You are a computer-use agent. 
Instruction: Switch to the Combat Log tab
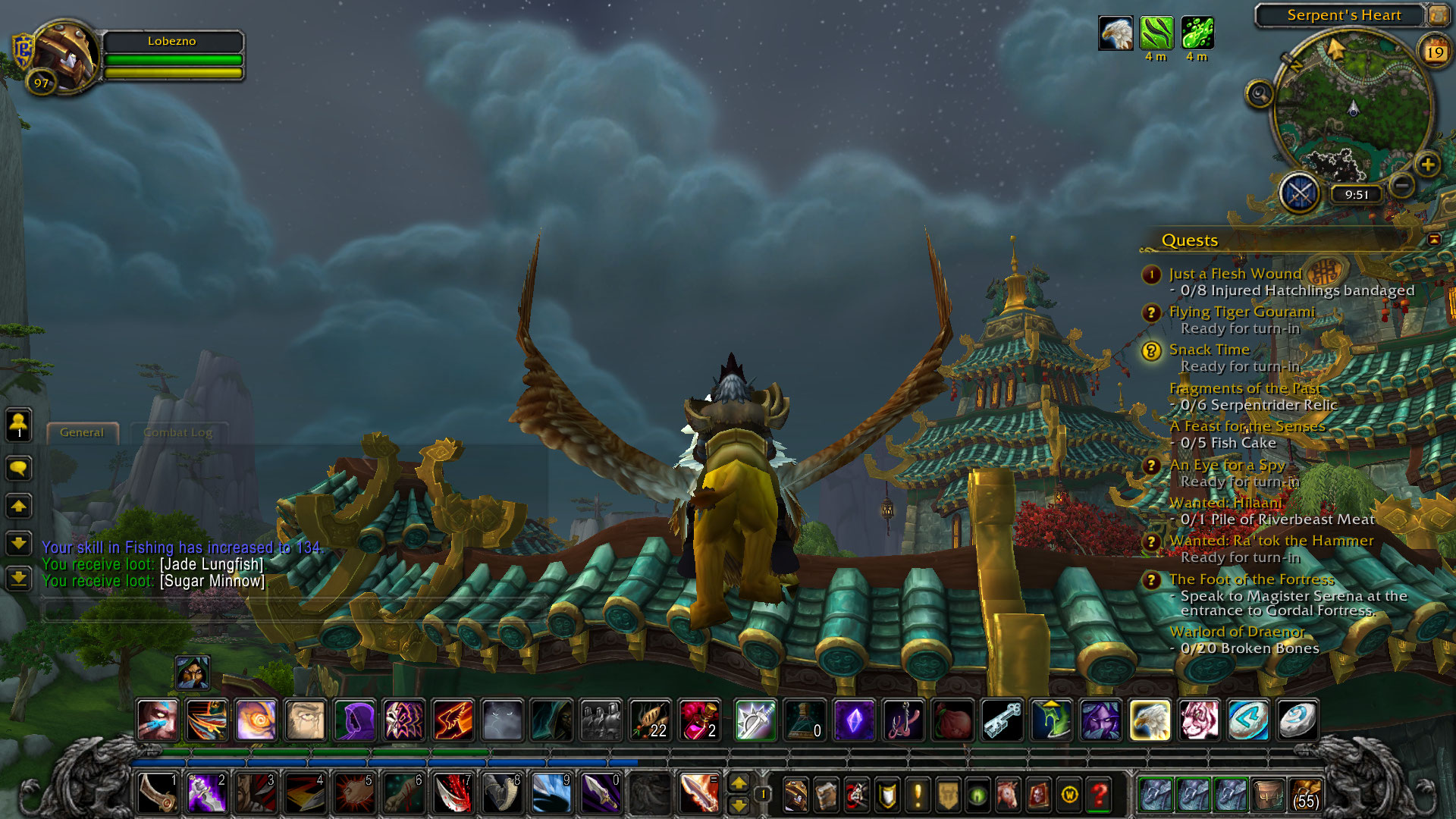click(177, 432)
